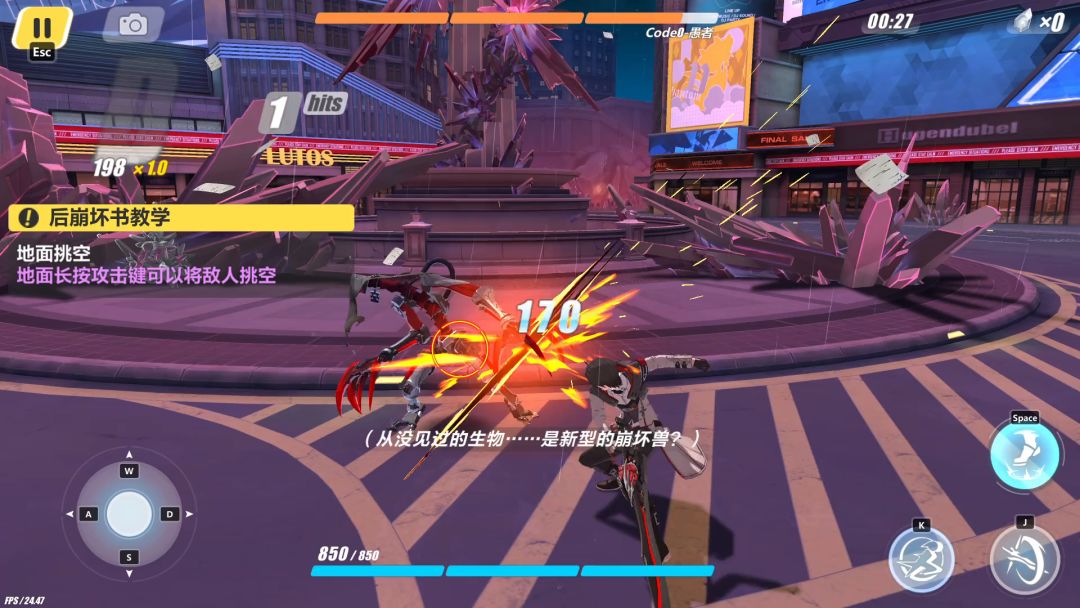Tap the virtual joystick center
1080x608 pixels.
pyautogui.click(x=129, y=514)
